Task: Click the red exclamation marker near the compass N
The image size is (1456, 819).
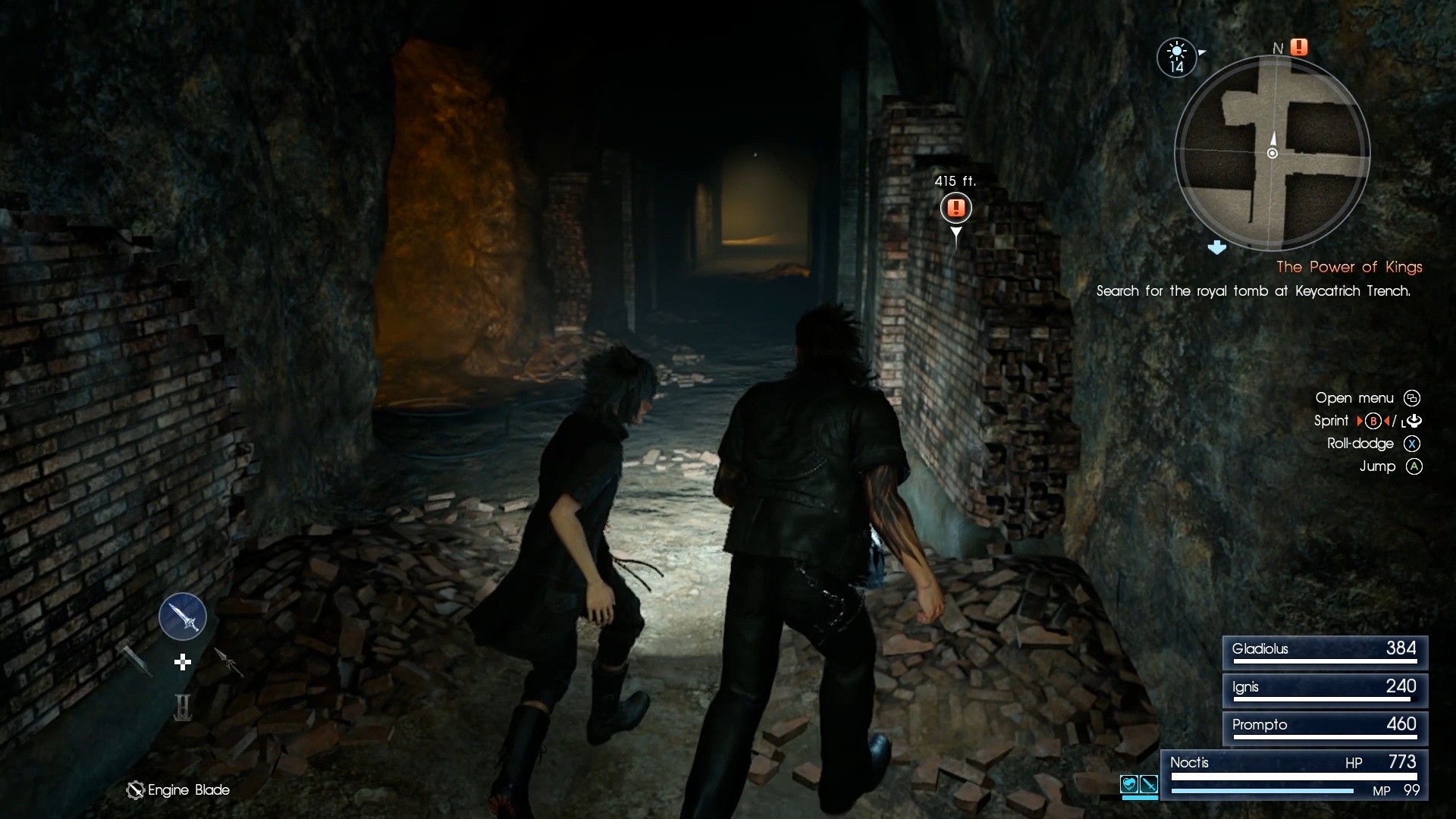Action: [x=1300, y=46]
